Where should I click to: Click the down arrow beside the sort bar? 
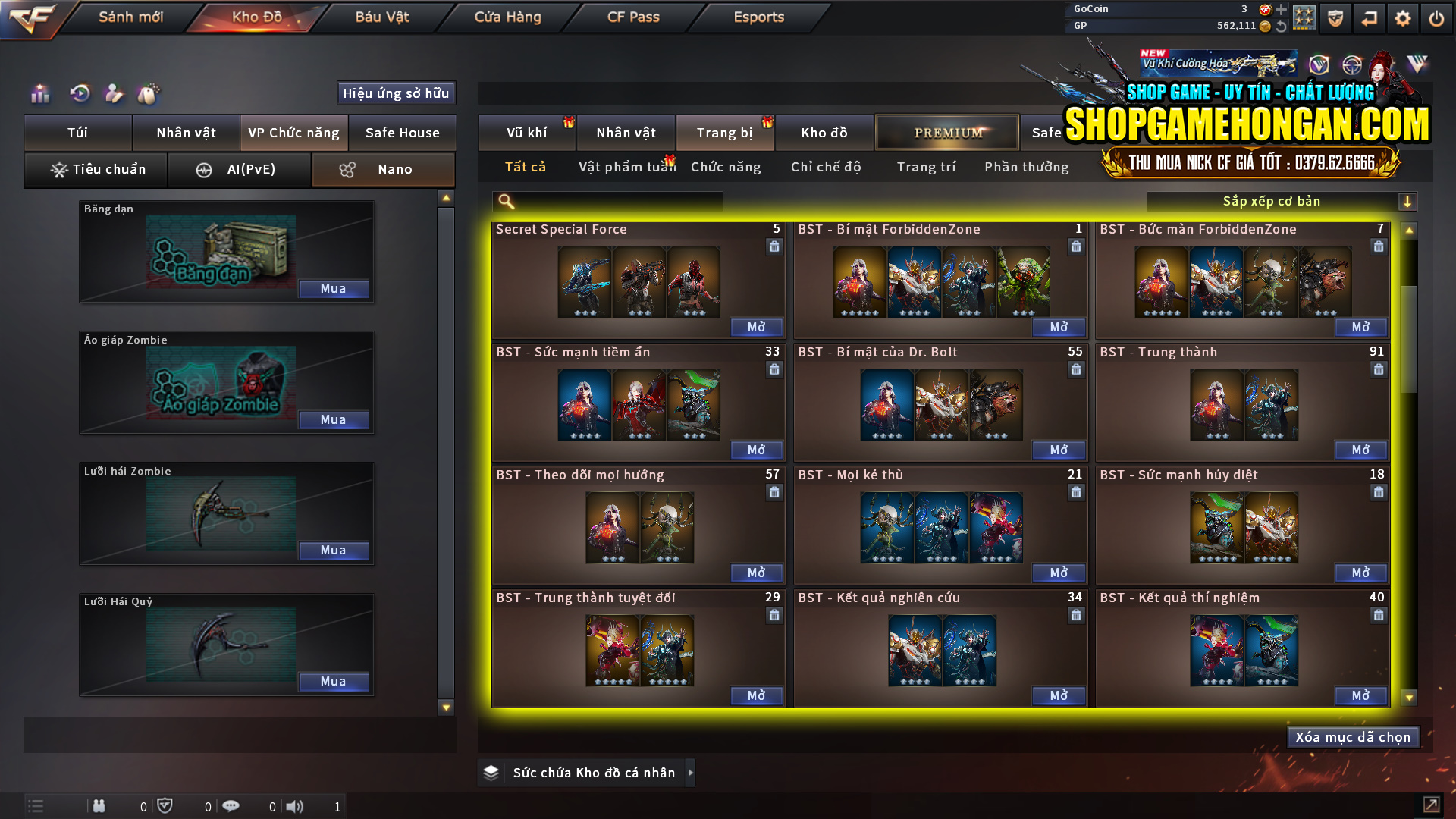tap(1408, 201)
